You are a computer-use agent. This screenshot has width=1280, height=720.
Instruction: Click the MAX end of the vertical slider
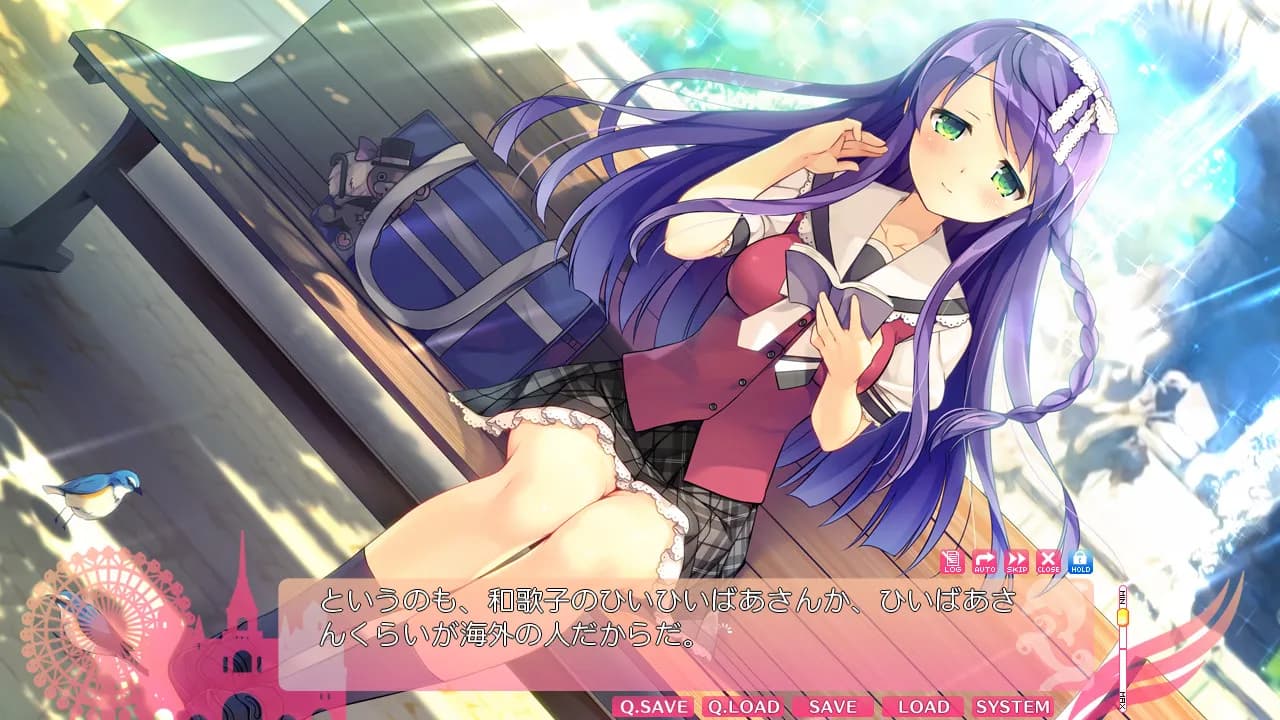pyautogui.click(x=1123, y=700)
